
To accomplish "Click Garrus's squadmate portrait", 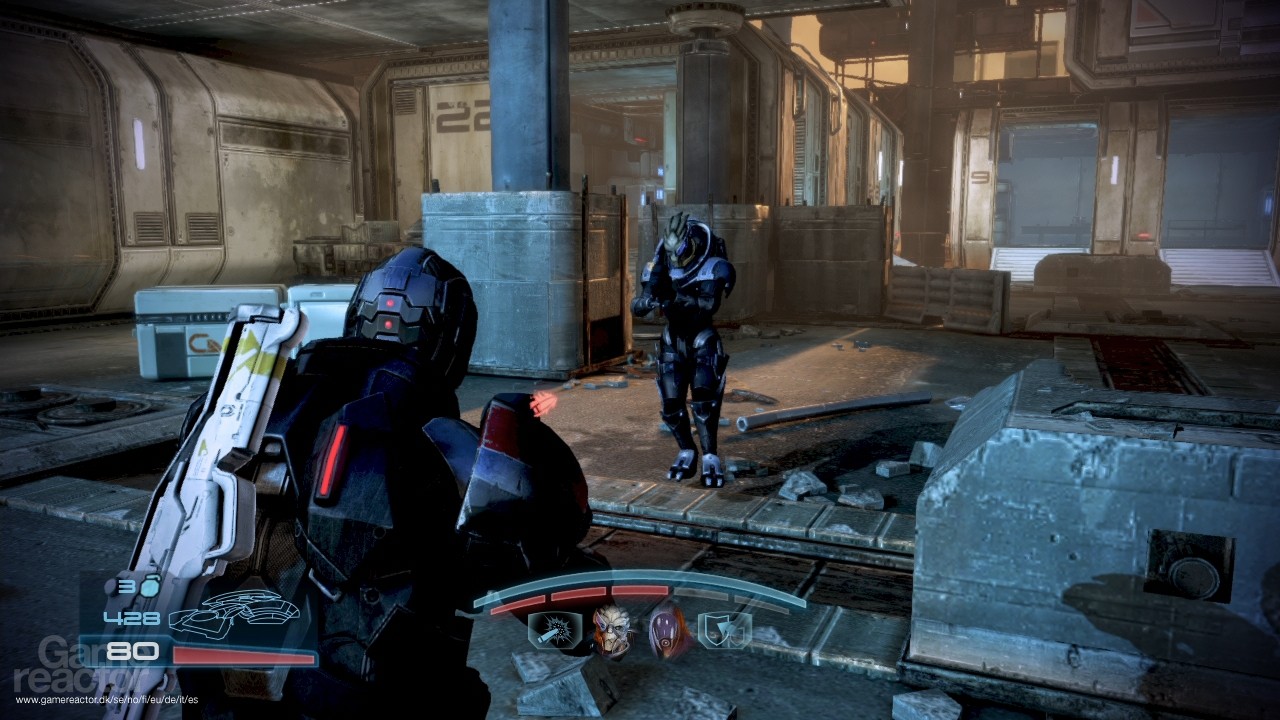I will click(x=612, y=632).
